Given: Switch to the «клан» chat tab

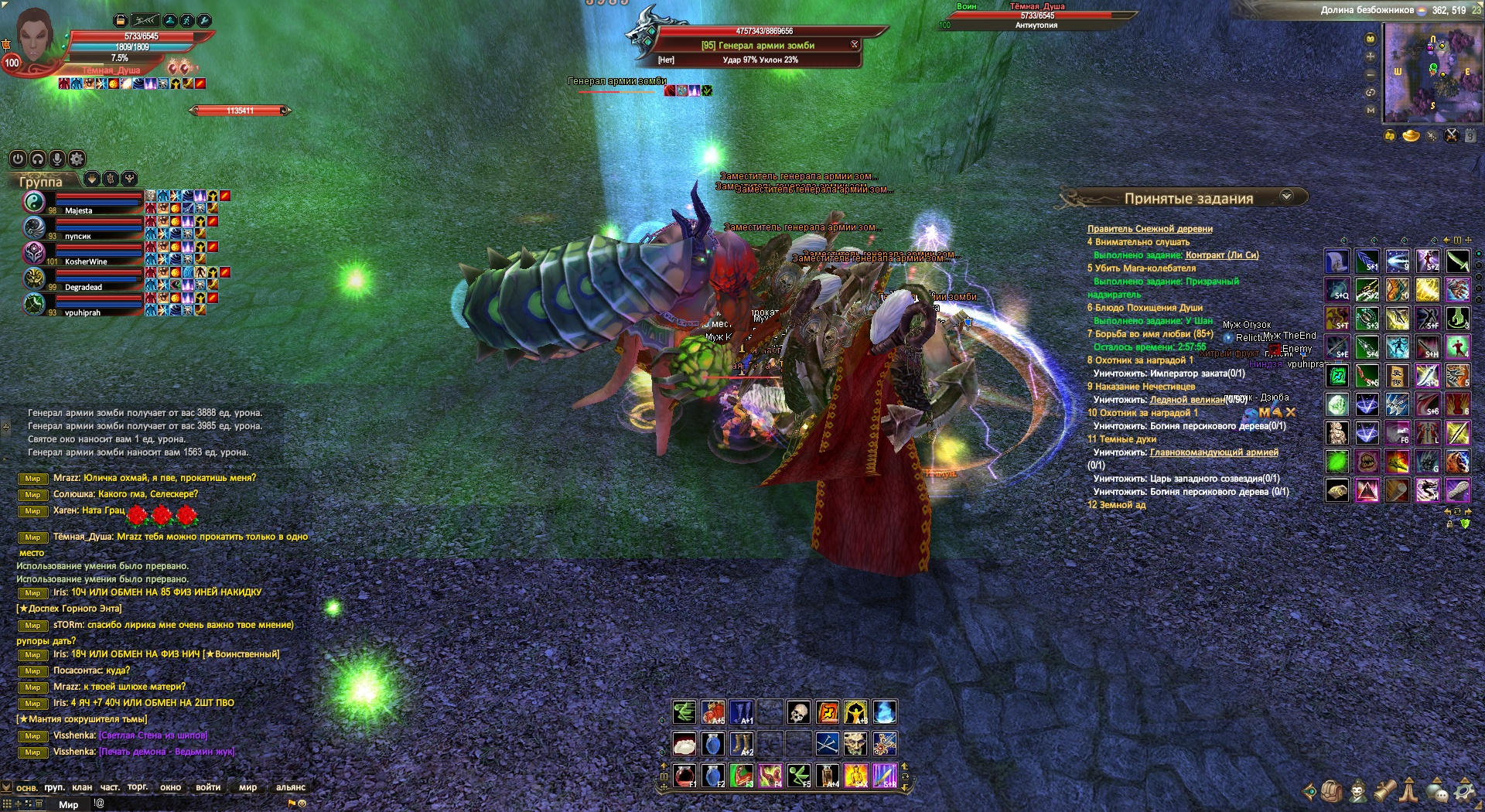Looking at the screenshot, I should tap(82, 787).
